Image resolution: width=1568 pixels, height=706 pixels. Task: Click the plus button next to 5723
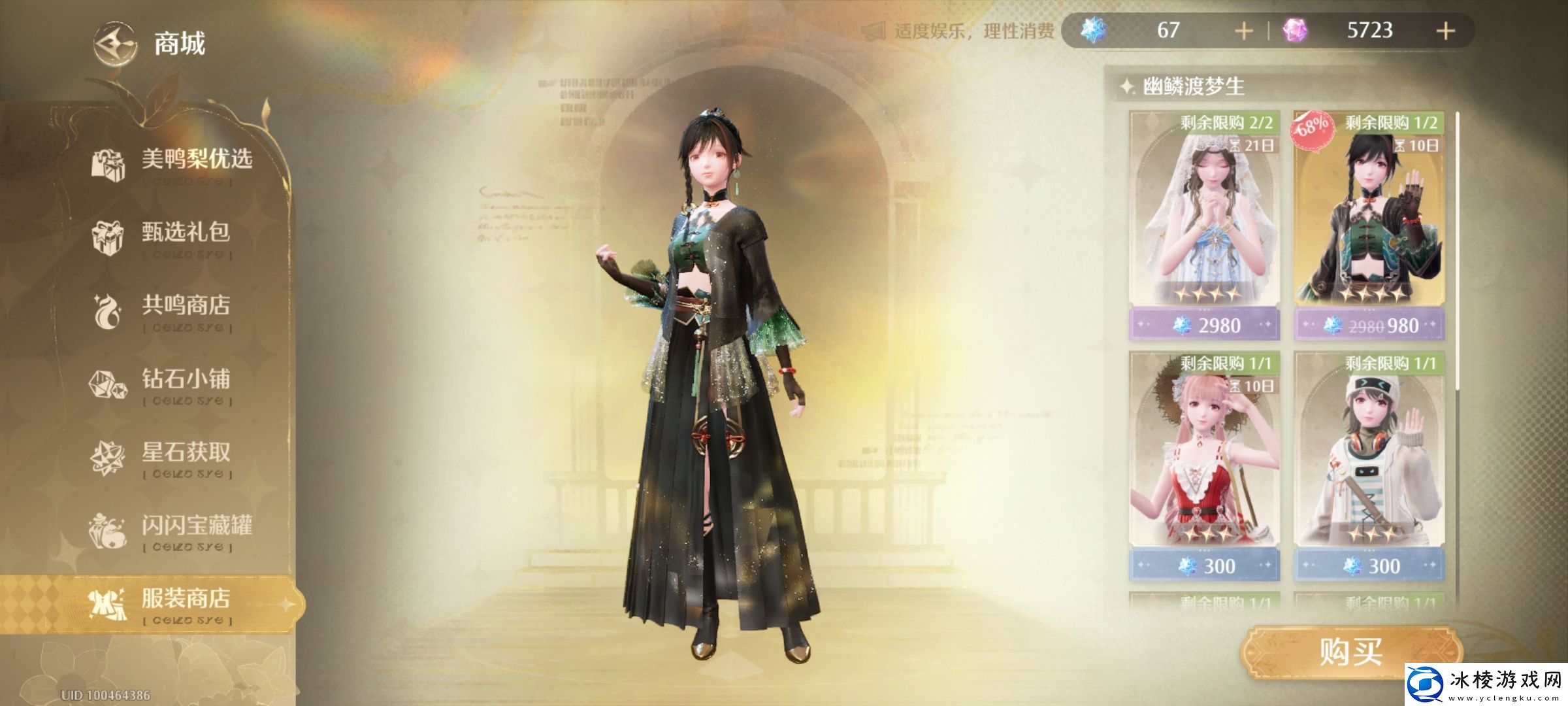point(1448,30)
